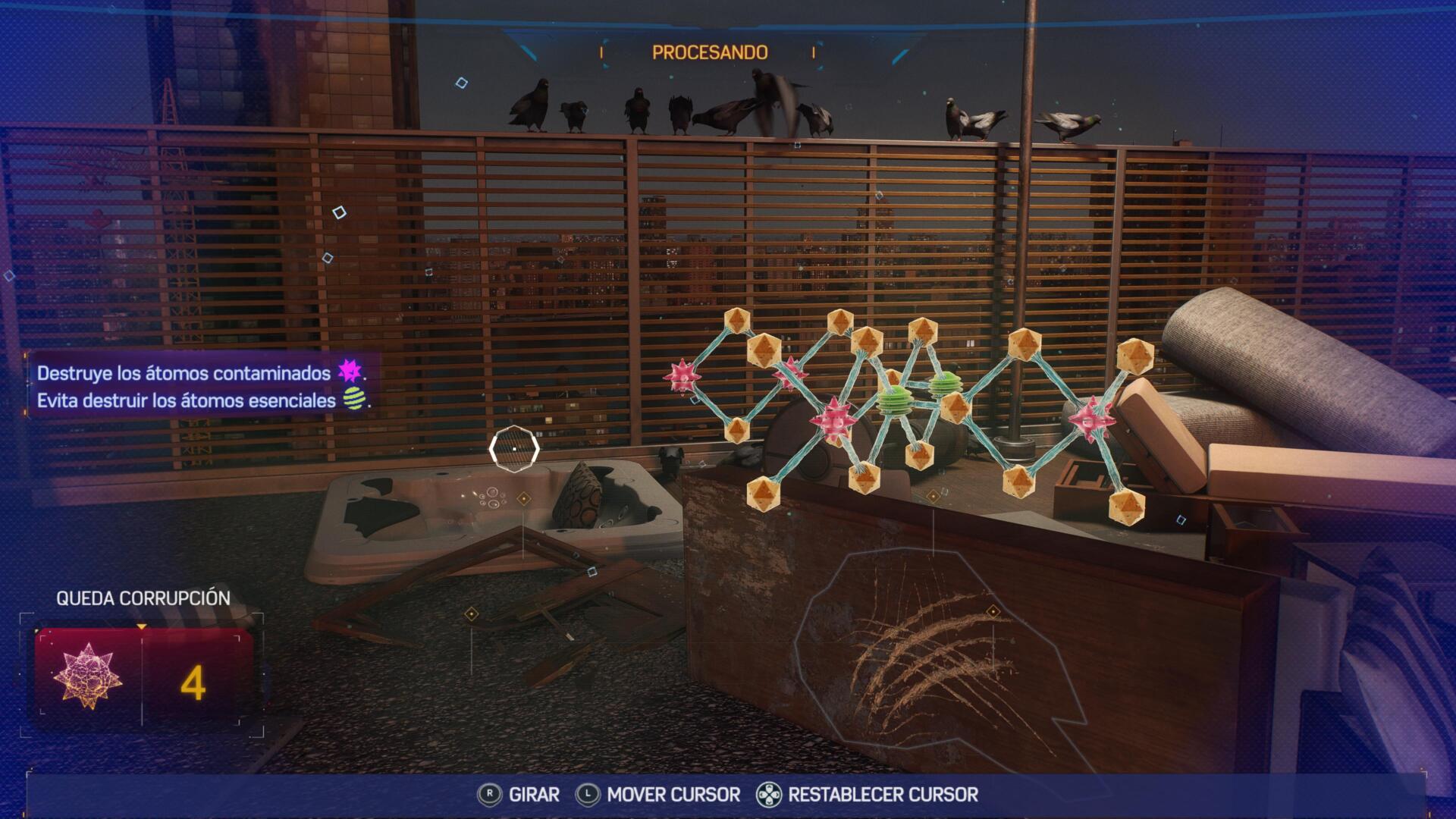Click the spiky corruption icon under Queda Corrupción
Screen dimensions: 1456x819
click(89, 676)
